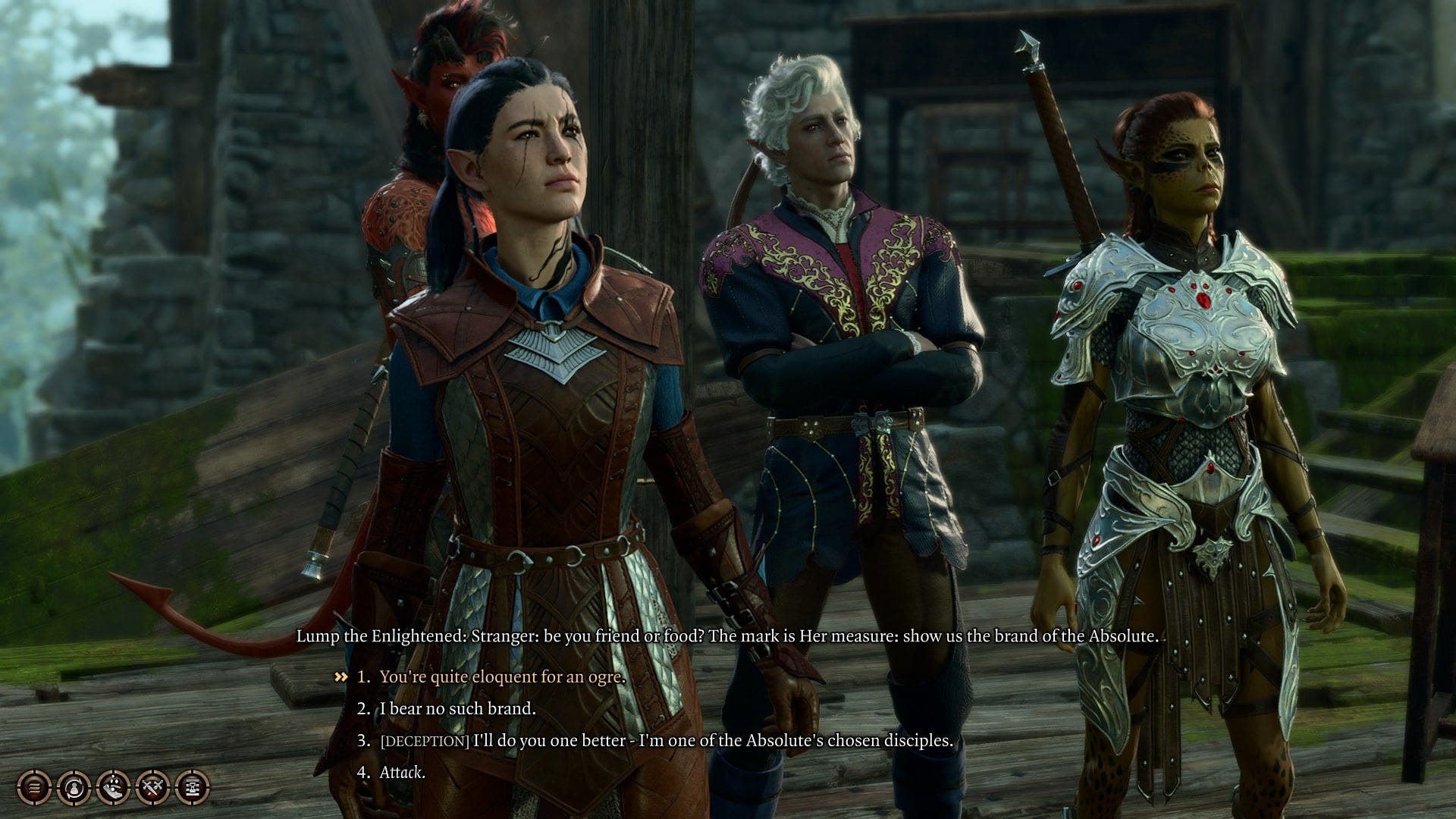
Task: Click the crossed swords combat icon
Action: coord(152,789)
